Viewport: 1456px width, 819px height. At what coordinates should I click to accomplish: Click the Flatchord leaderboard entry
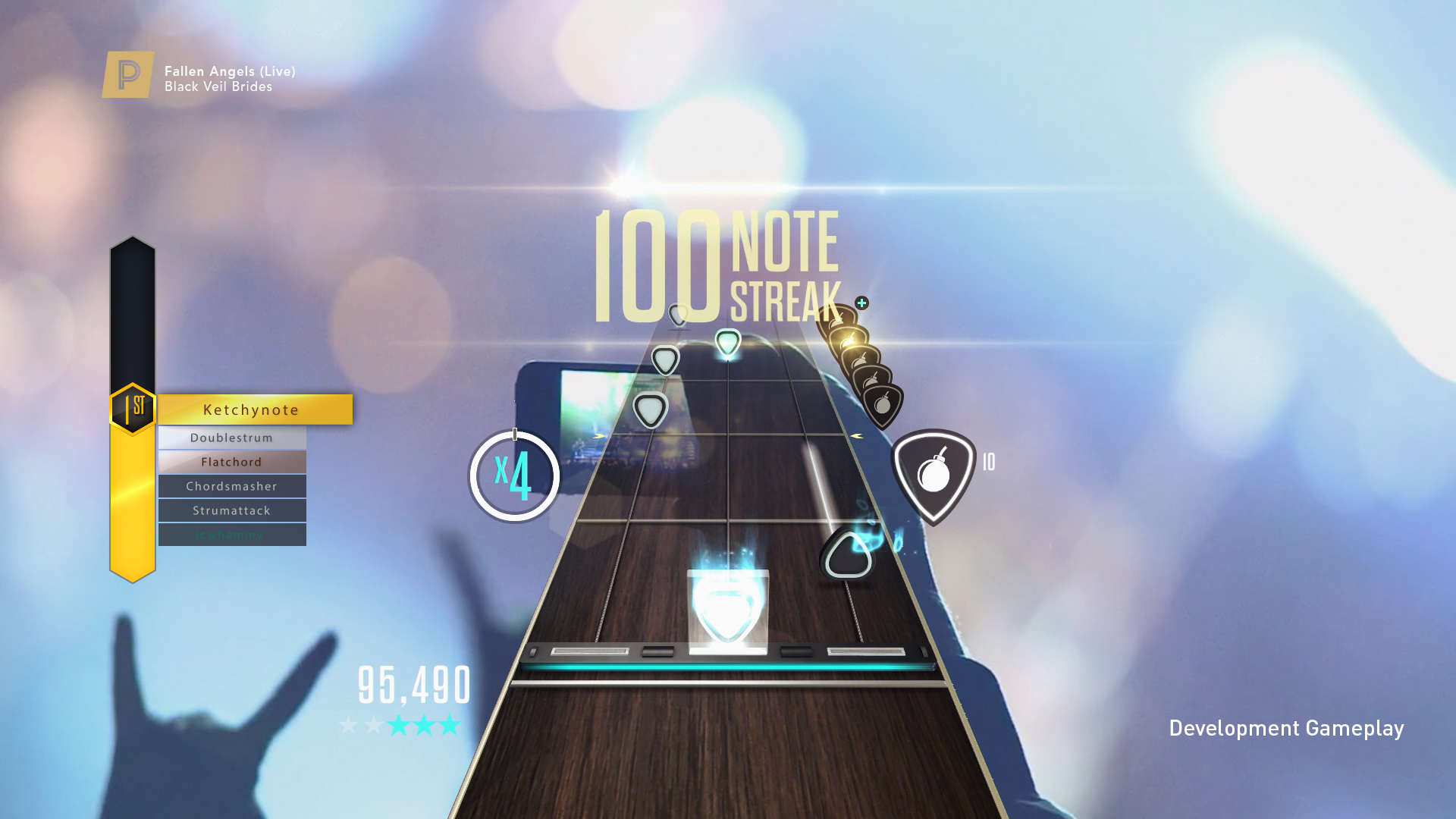pos(232,461)
